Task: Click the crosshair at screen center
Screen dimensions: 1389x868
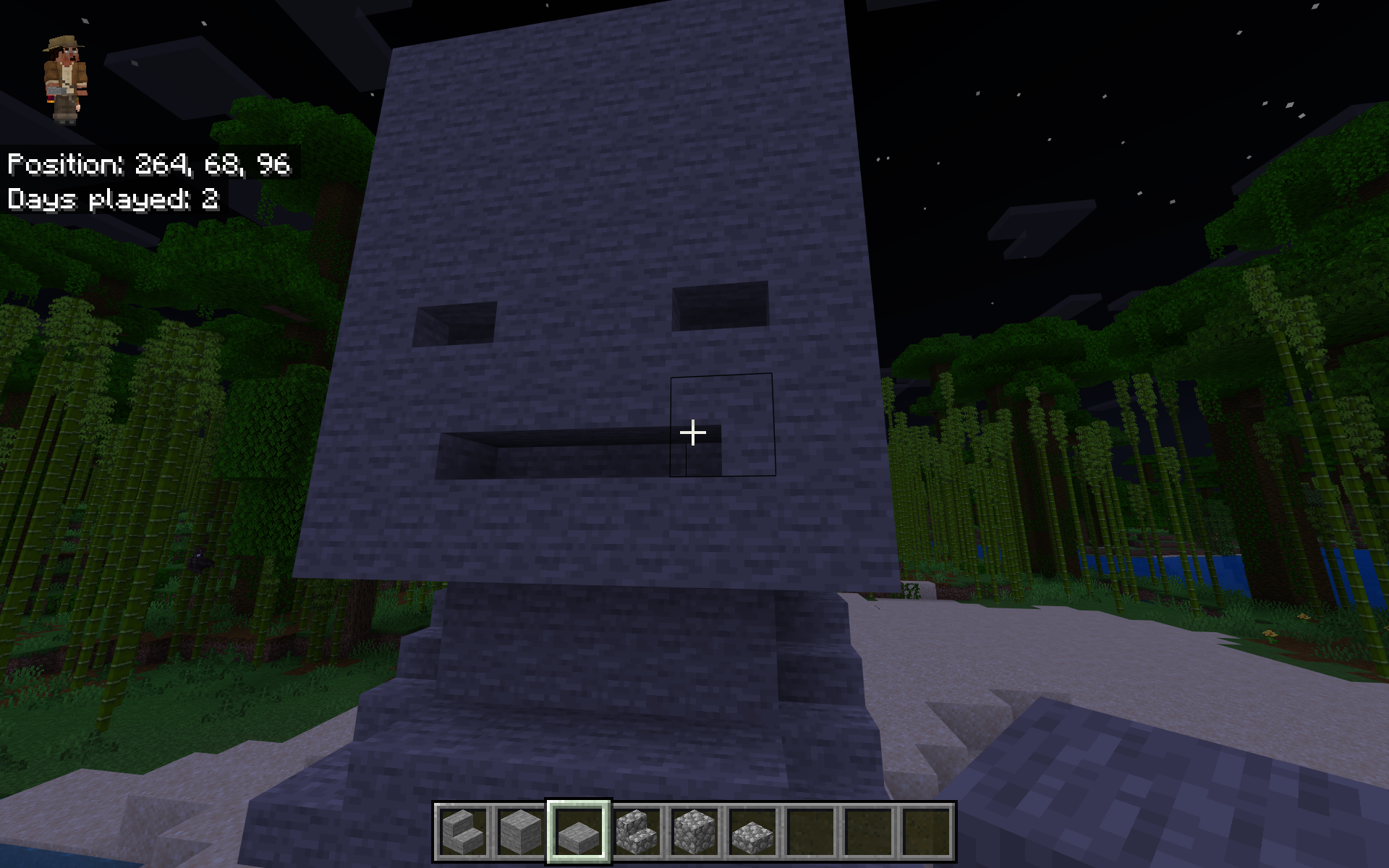Action: point(693,432)
